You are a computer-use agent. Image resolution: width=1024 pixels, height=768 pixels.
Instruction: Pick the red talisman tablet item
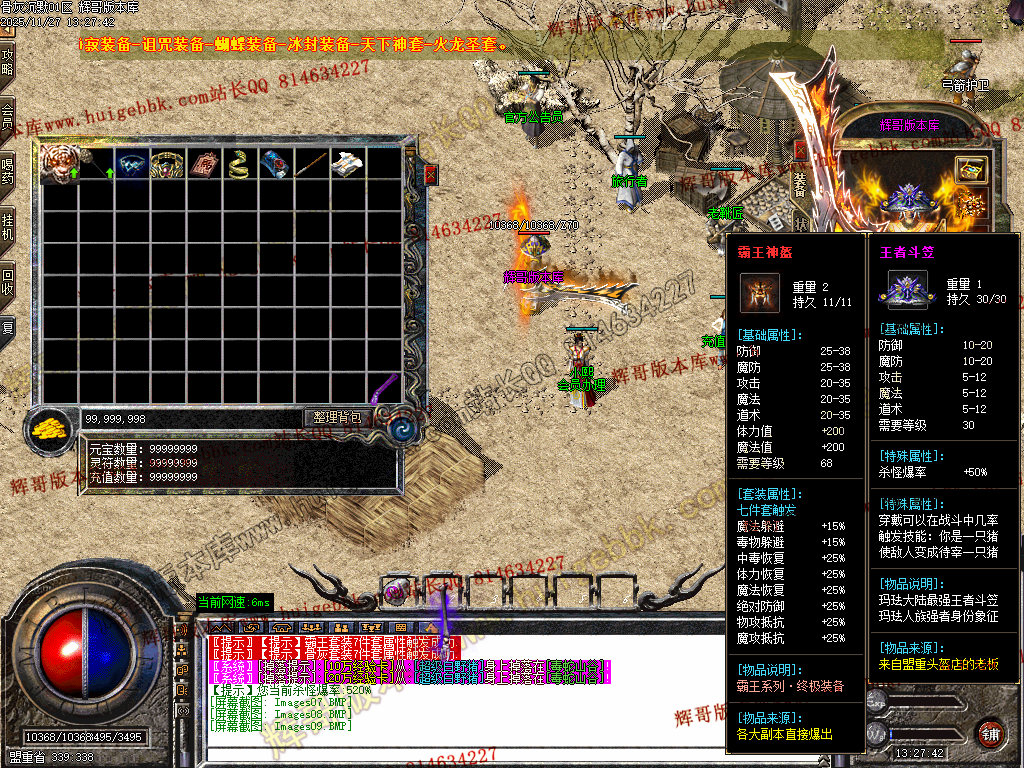[x=204, y=165]
